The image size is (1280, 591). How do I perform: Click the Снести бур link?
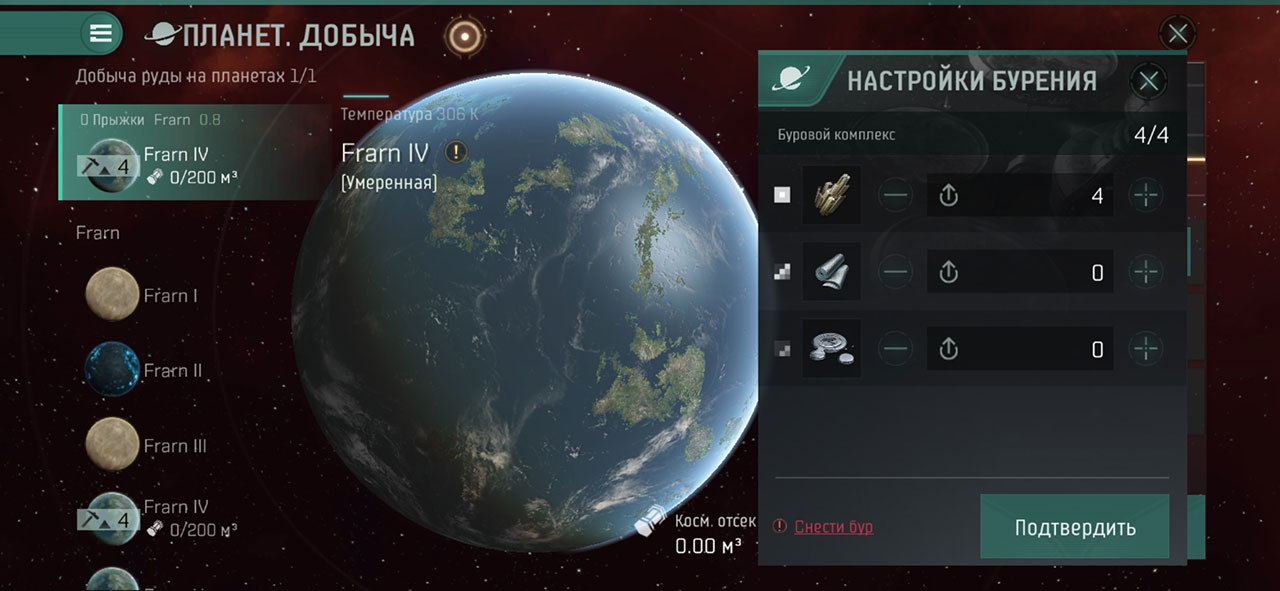click(833, 527)
